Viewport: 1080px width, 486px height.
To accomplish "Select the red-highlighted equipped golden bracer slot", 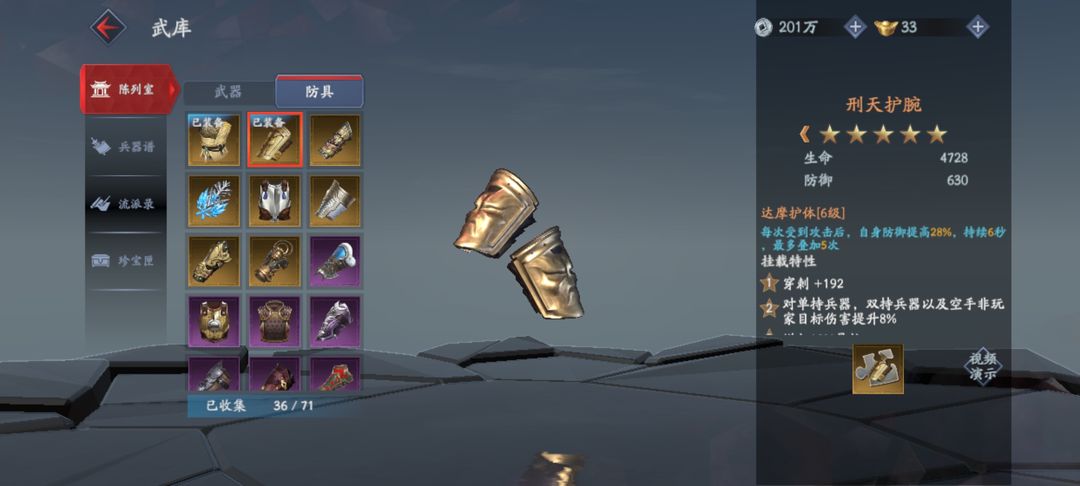I will pos(274,140).
